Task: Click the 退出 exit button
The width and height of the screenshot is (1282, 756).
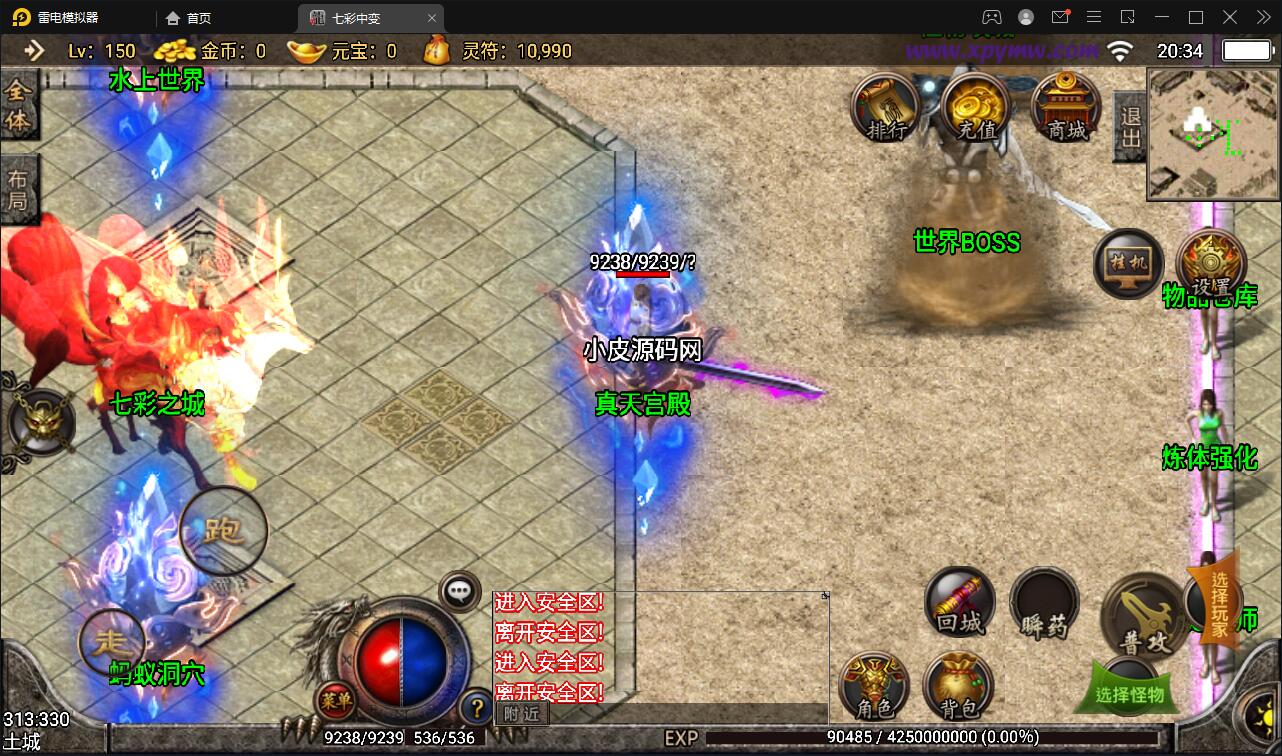Action: tap(1130, 126)
